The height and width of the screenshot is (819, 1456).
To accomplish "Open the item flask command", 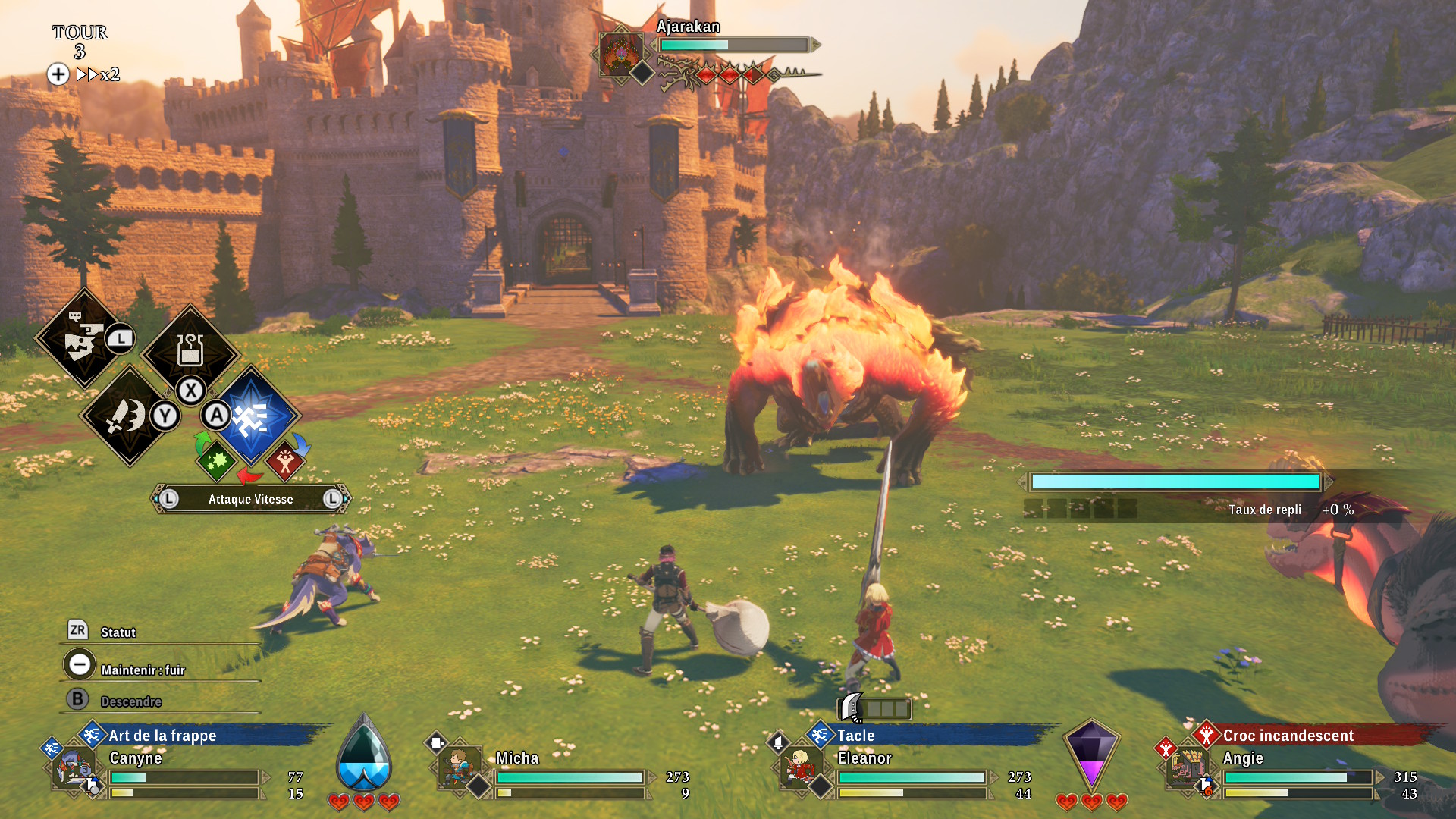I will (190, 350).
